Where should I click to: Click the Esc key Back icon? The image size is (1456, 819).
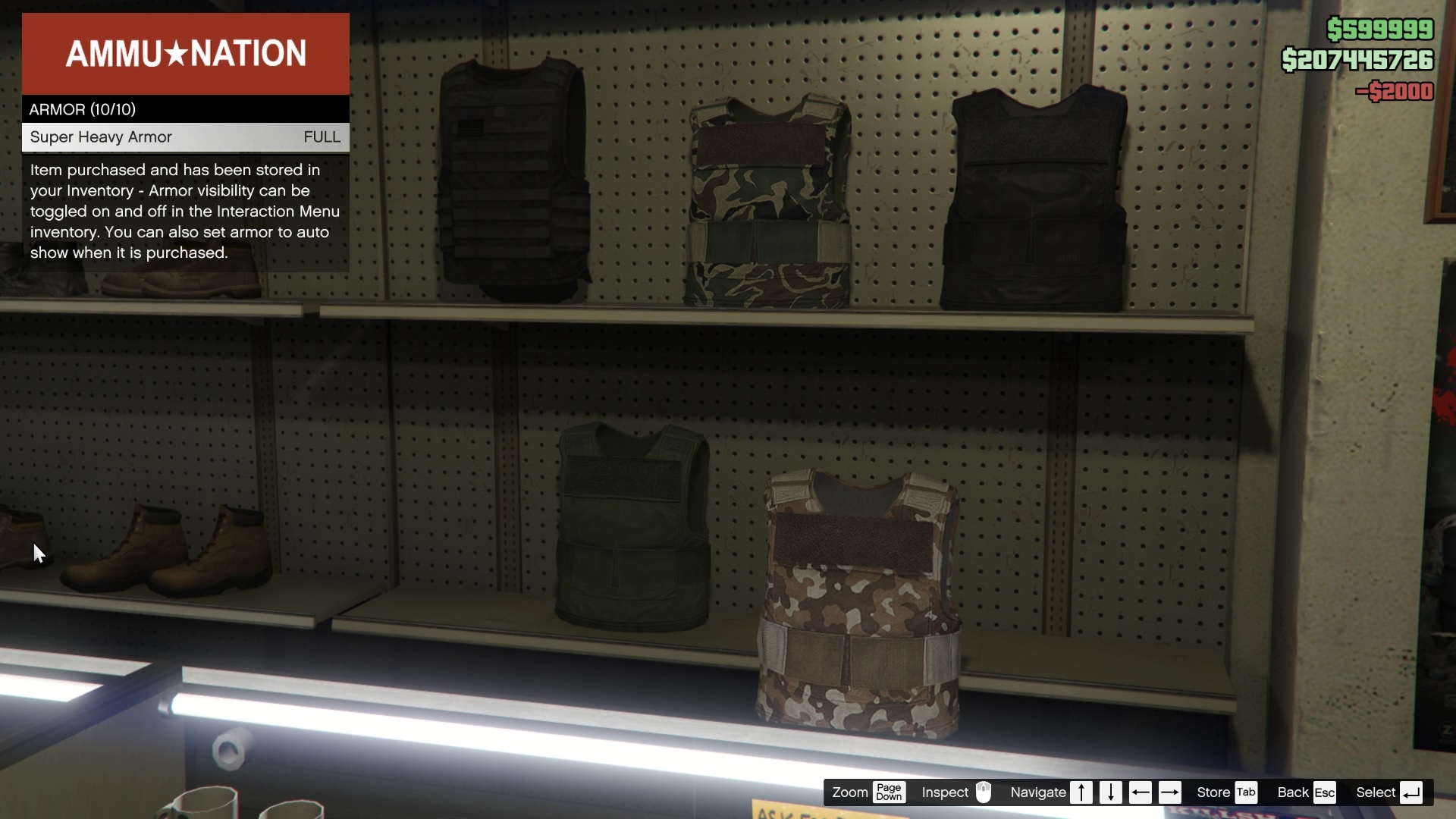pos(1326,792)
